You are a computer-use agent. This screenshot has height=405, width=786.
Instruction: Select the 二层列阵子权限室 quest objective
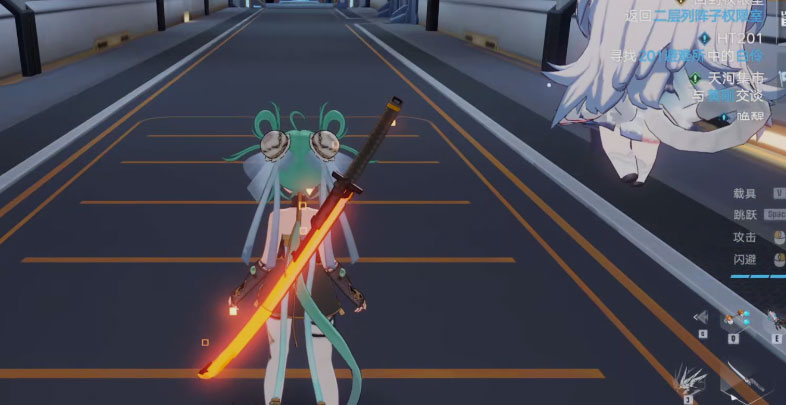(706, 16)
